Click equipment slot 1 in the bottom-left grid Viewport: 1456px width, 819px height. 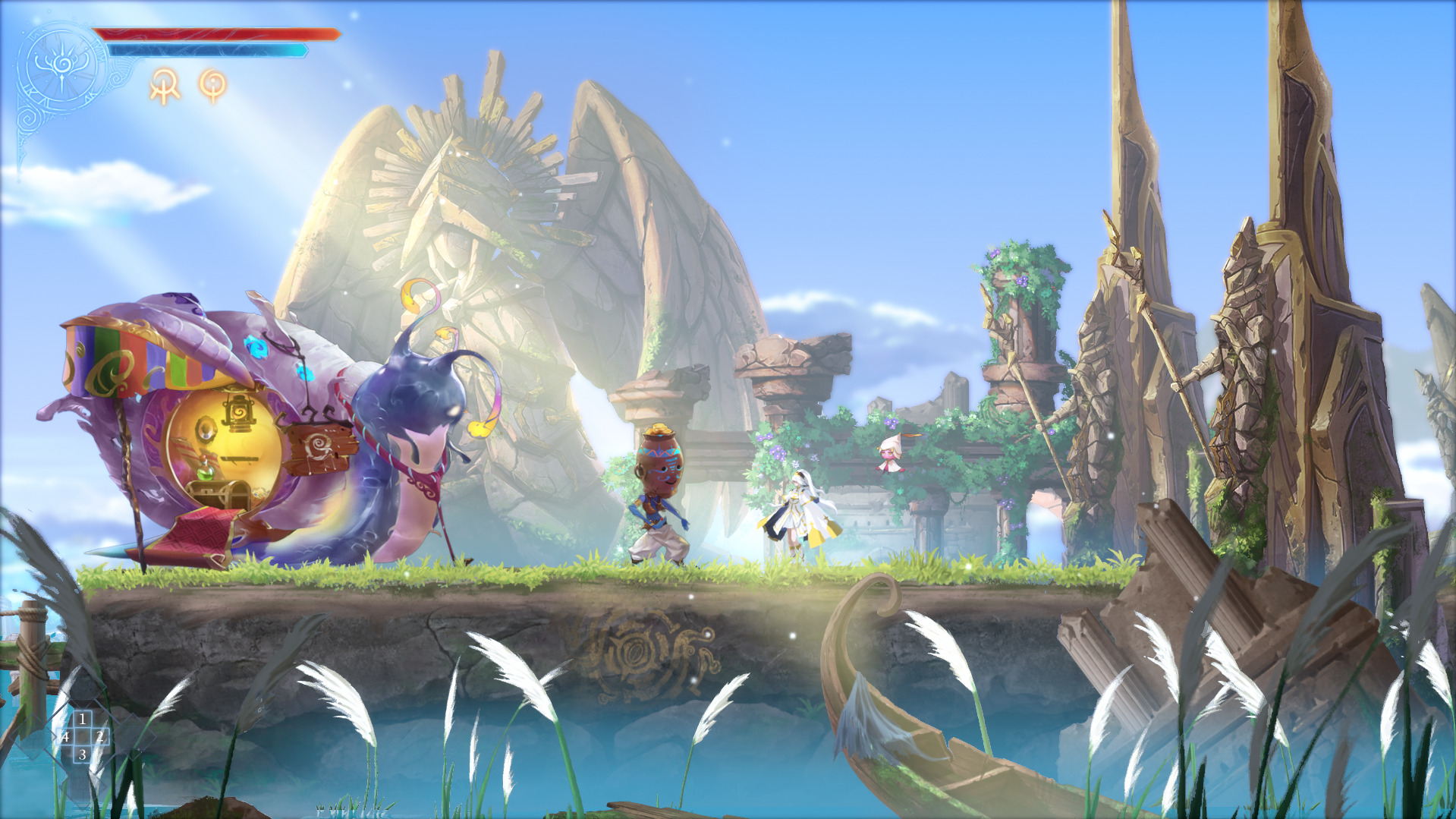point(83,719)
